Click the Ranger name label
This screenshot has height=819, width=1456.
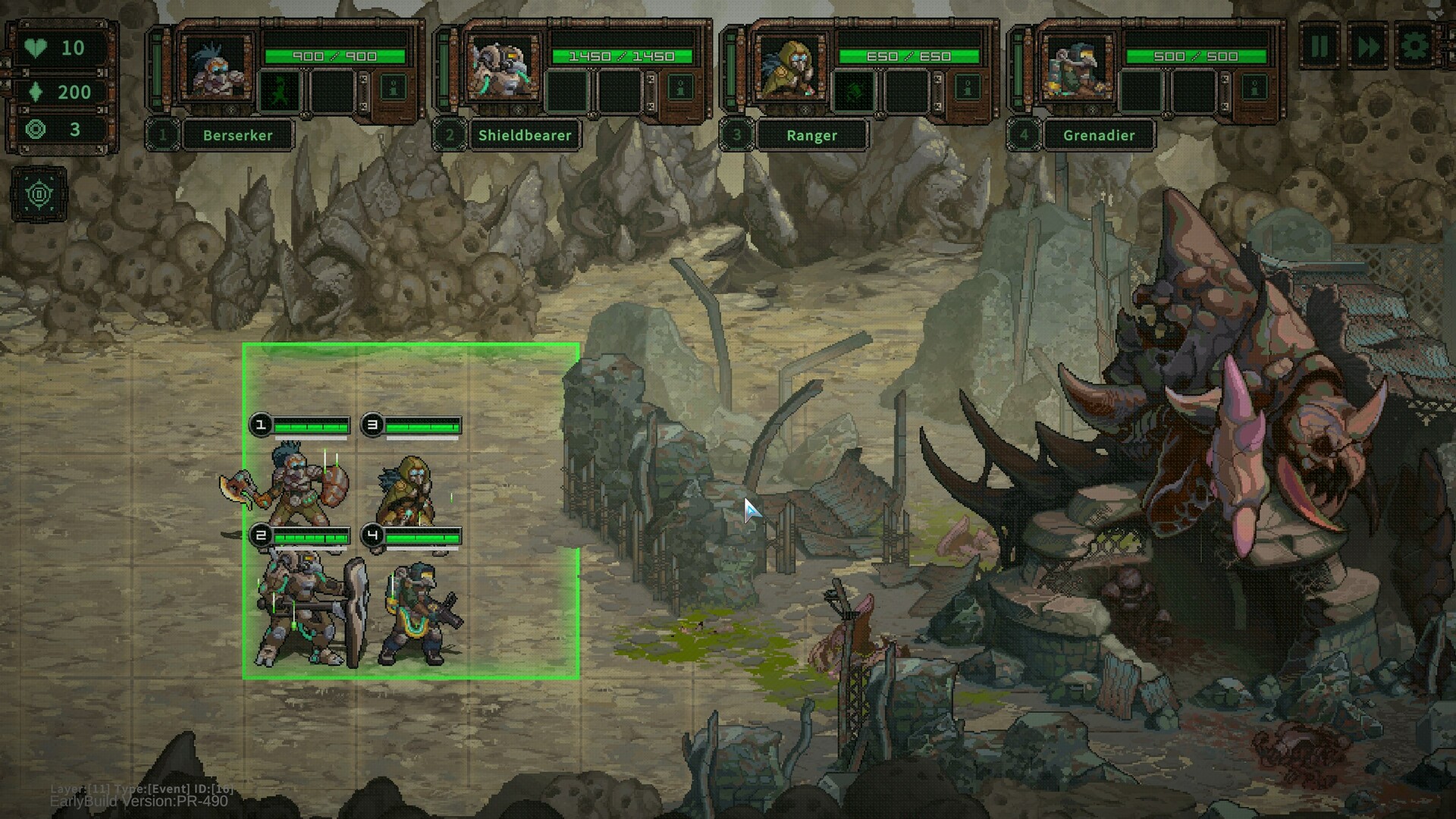click(x=811, y=136)
